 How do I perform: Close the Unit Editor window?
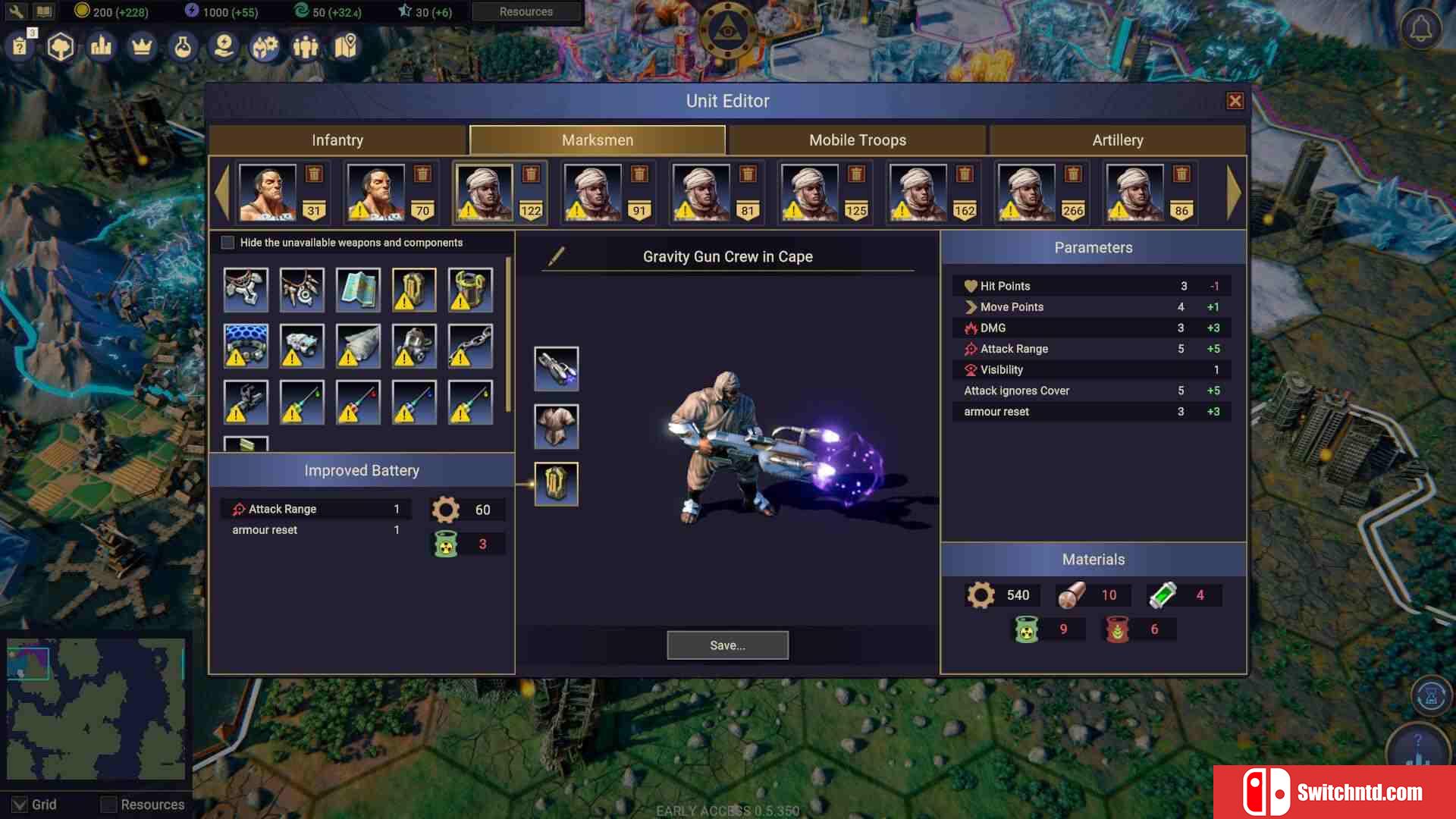click(1235, 101)
